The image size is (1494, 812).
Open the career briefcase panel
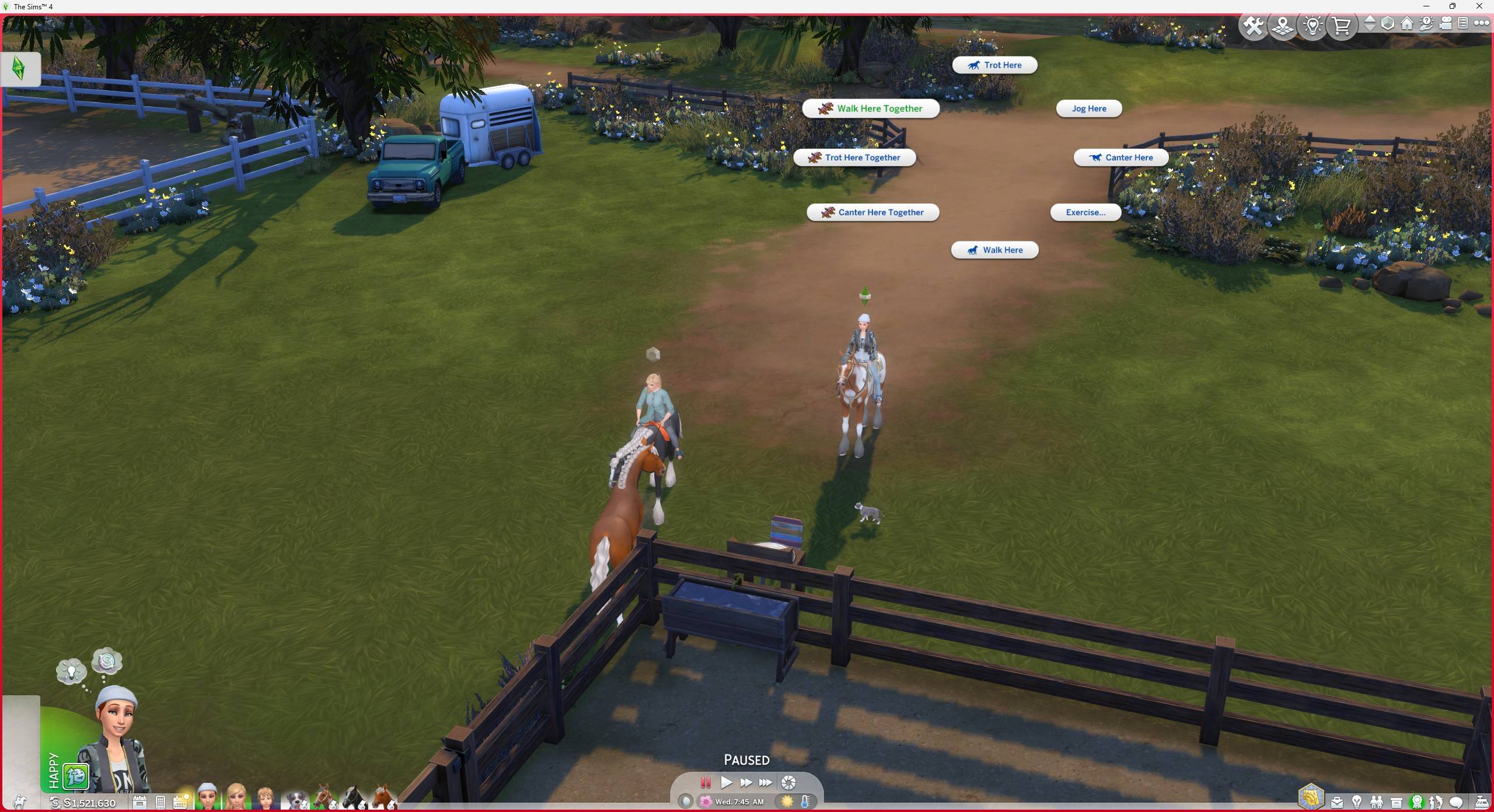[1336, 801]
